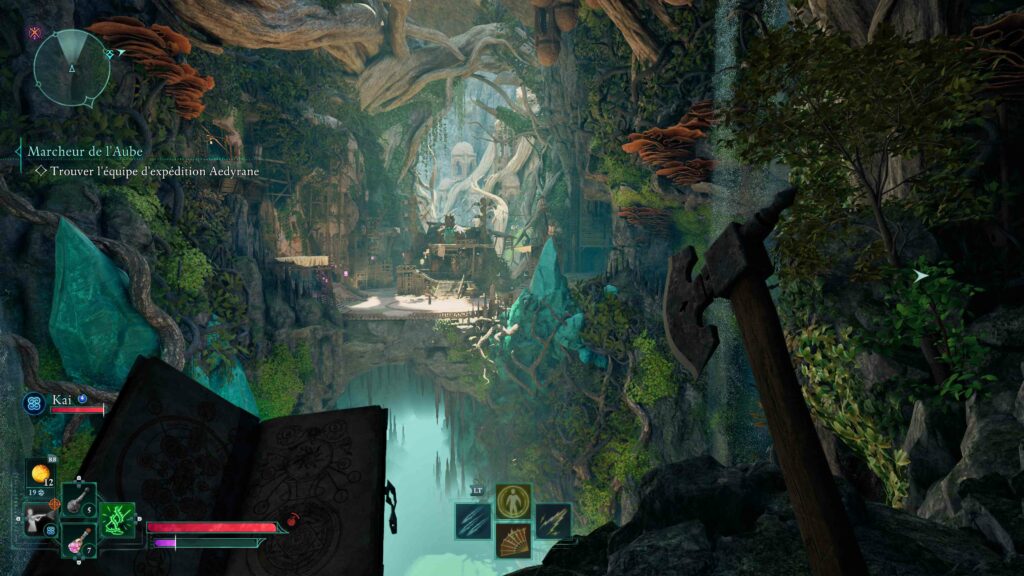
Task: Select the grey flask potion with count 5
Action: tap(79, 501)
